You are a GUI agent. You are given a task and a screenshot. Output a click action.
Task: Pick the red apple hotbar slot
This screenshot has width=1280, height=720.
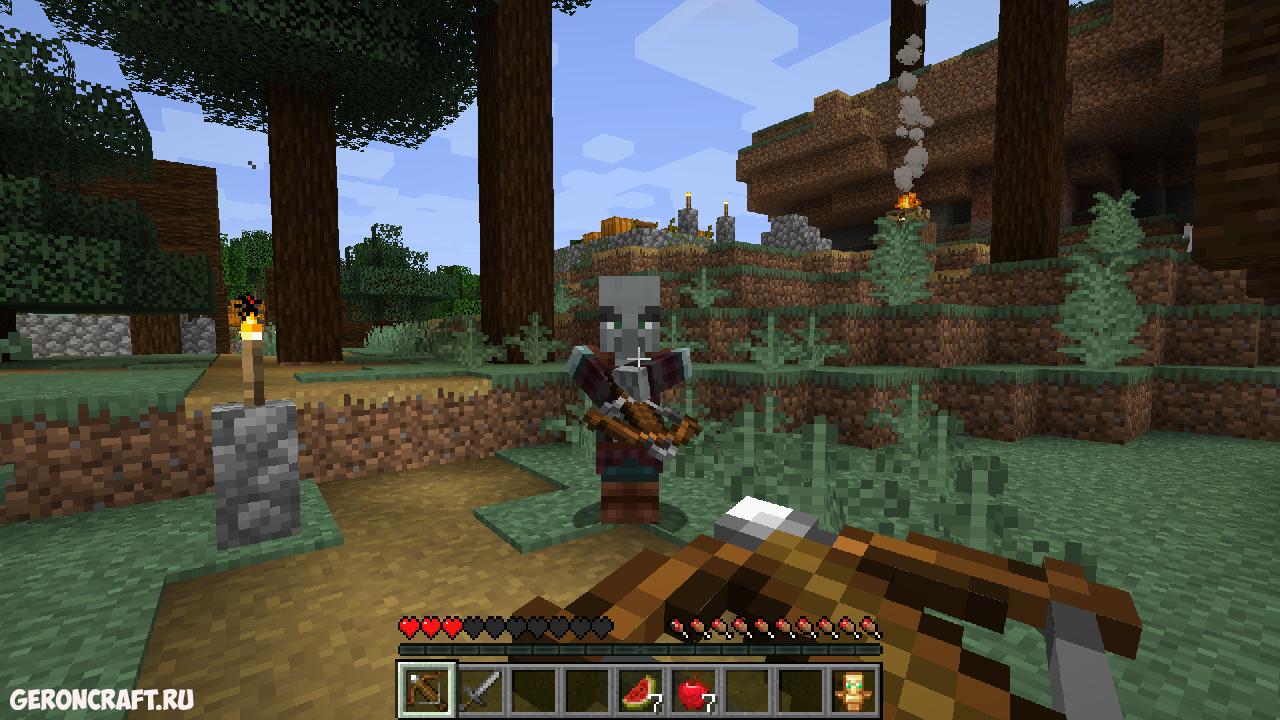pos(693,690)
